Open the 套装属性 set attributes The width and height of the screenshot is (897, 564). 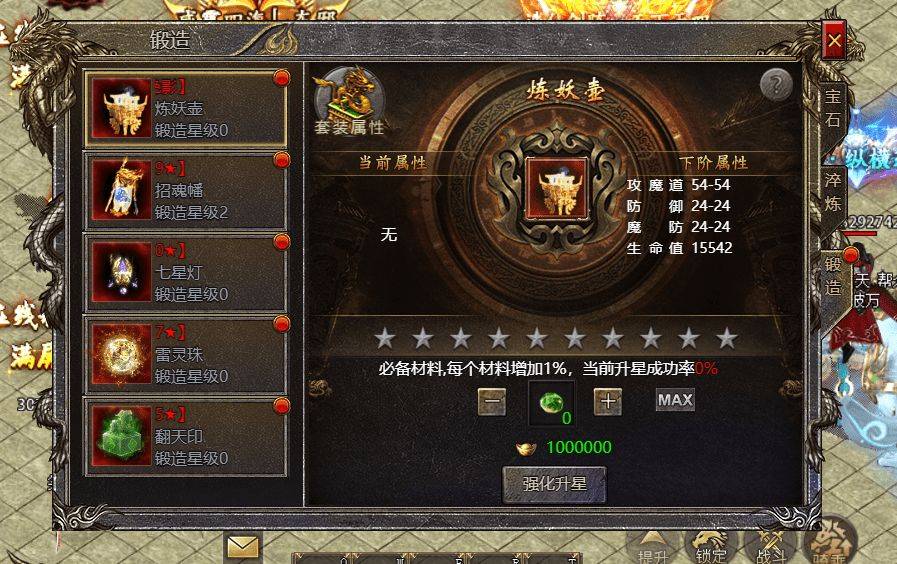click(x=348, y=101)
